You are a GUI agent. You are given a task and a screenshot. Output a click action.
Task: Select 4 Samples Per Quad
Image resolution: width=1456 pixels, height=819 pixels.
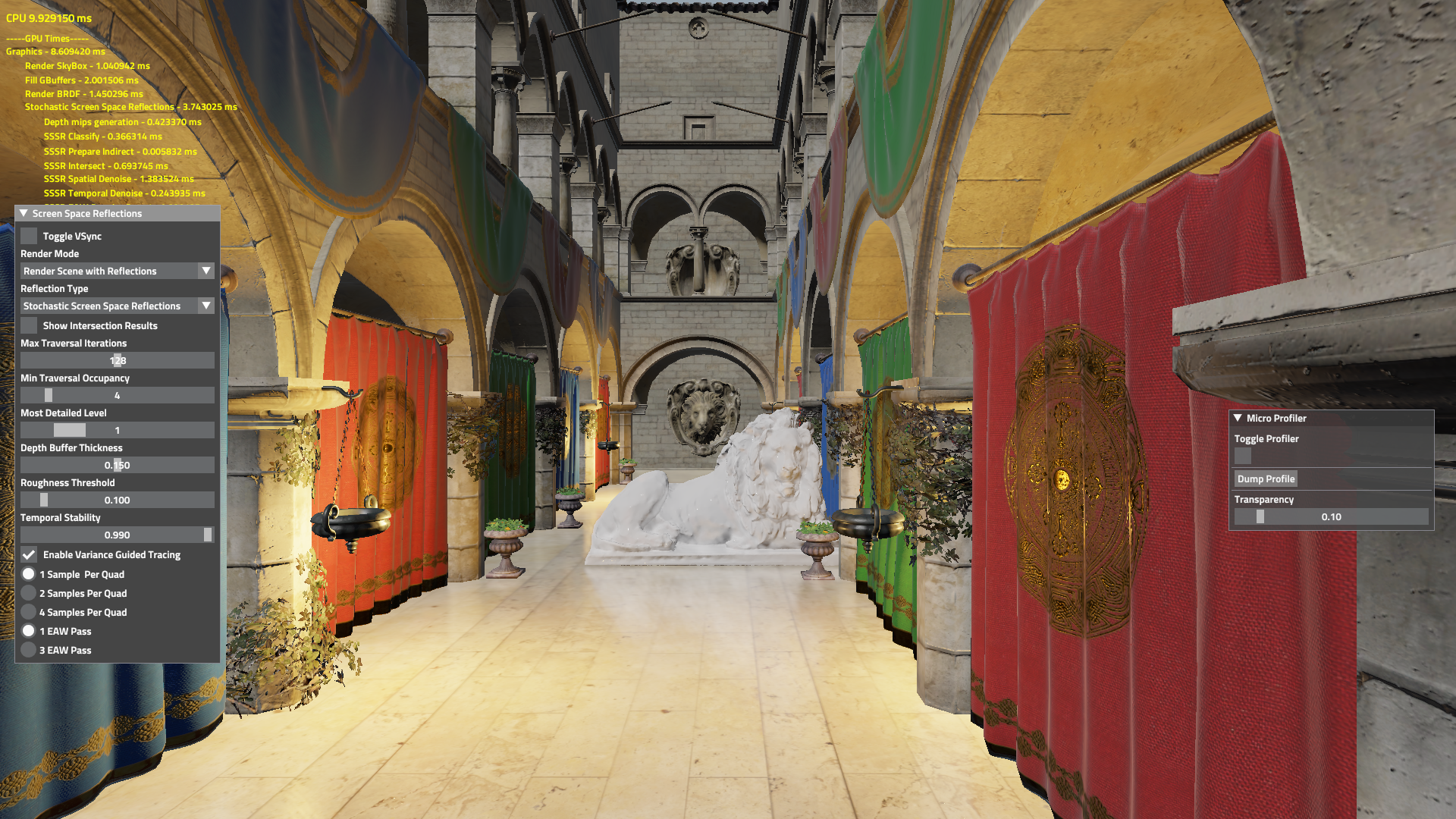click(x=29, y=612)
